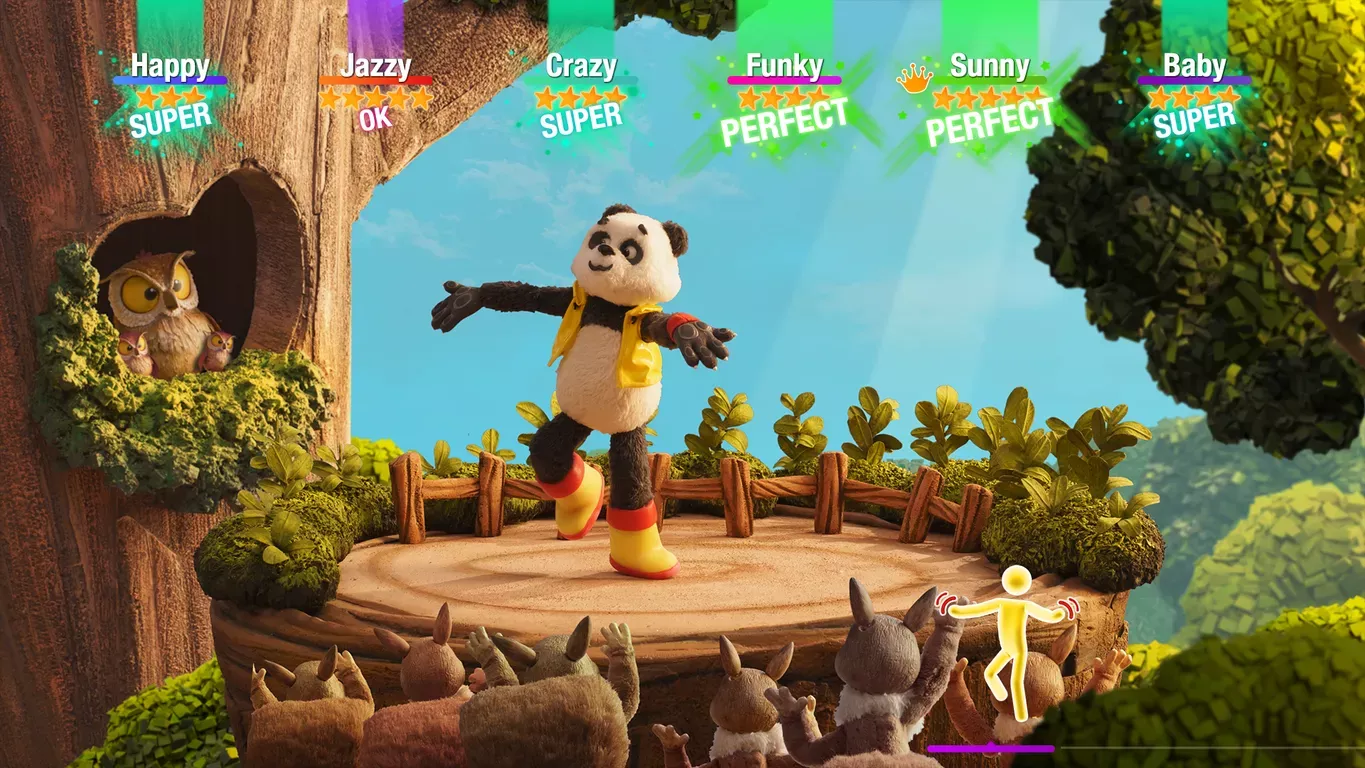Click the SUPER label under Baby
This screenshot has width=1365, height=768.
pos(1193,119)
